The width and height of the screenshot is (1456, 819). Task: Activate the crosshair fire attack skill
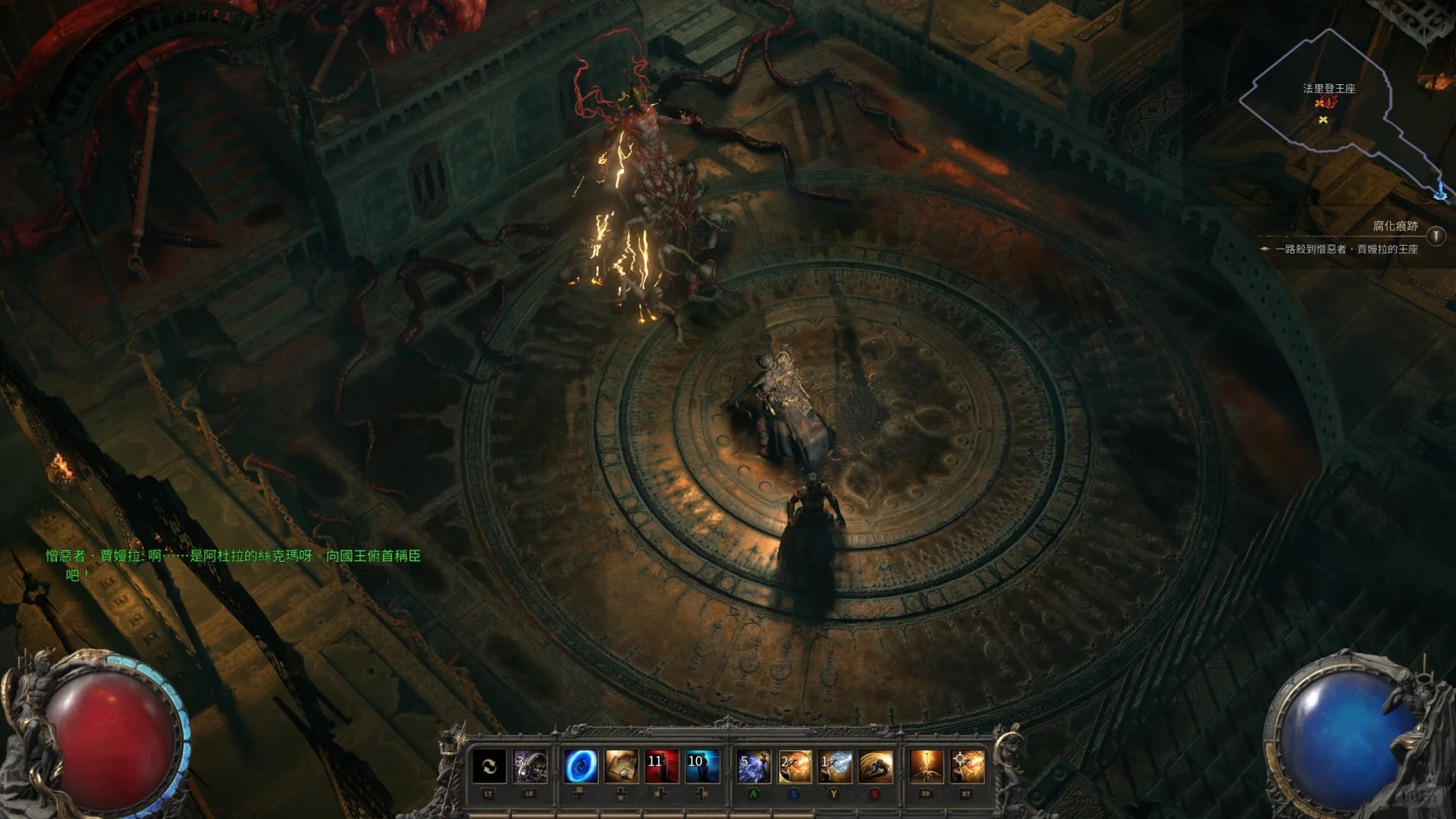coord(967,767)
